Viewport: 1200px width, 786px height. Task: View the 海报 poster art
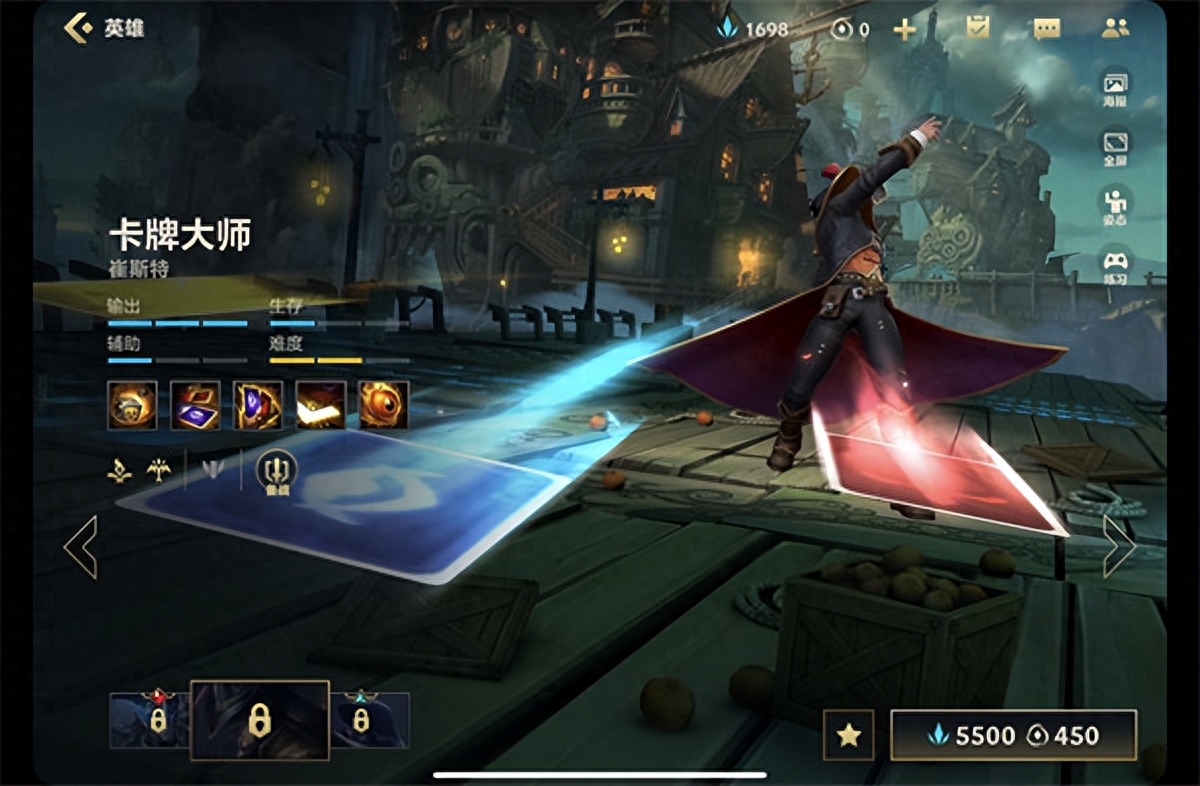click(x=1115, y=88)
